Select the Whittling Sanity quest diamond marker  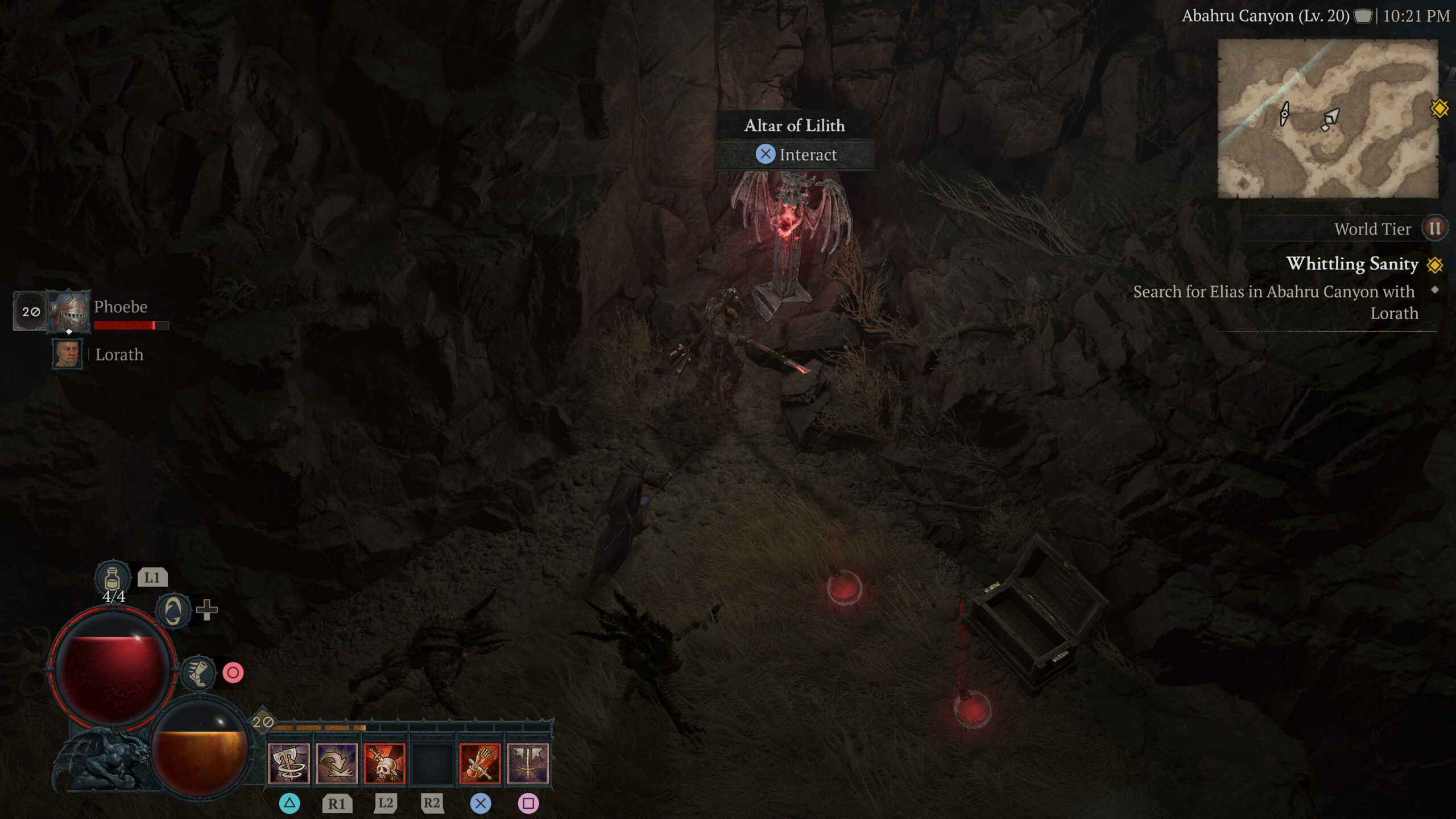pos(1434,264)
